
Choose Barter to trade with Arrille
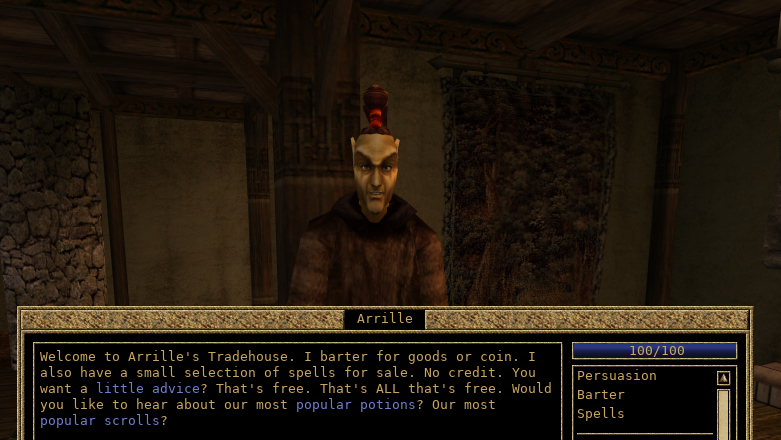click(x=600, y=395)
